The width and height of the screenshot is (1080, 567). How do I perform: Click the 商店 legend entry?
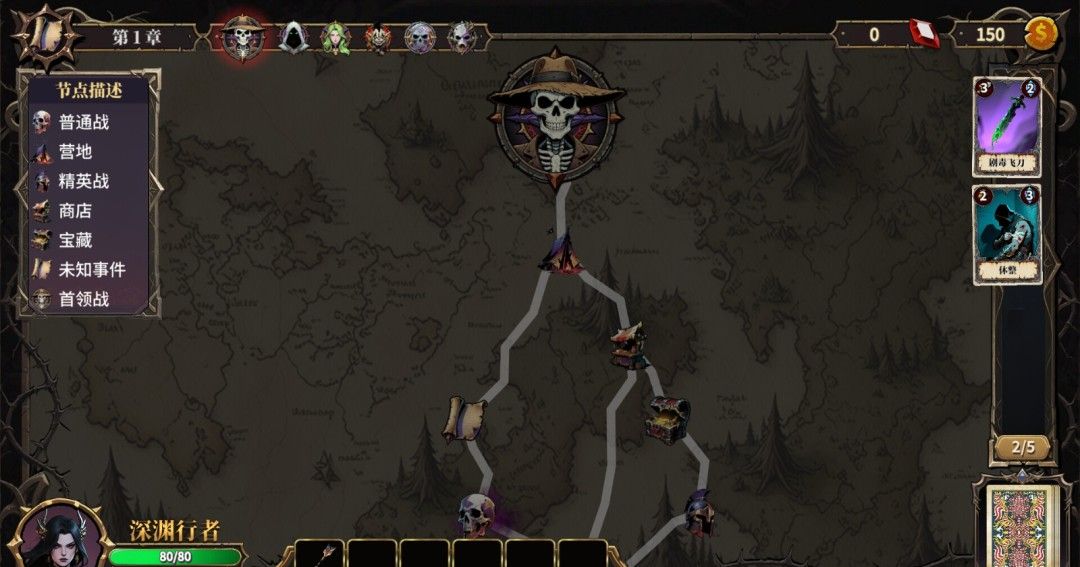click(x=75, y=211)
